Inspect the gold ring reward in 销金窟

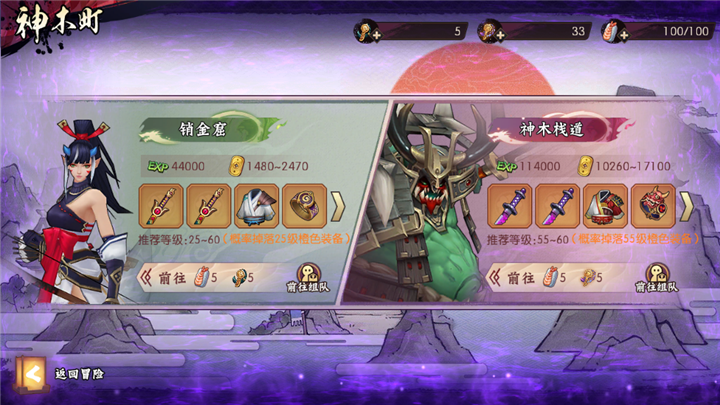click(303, 205)
